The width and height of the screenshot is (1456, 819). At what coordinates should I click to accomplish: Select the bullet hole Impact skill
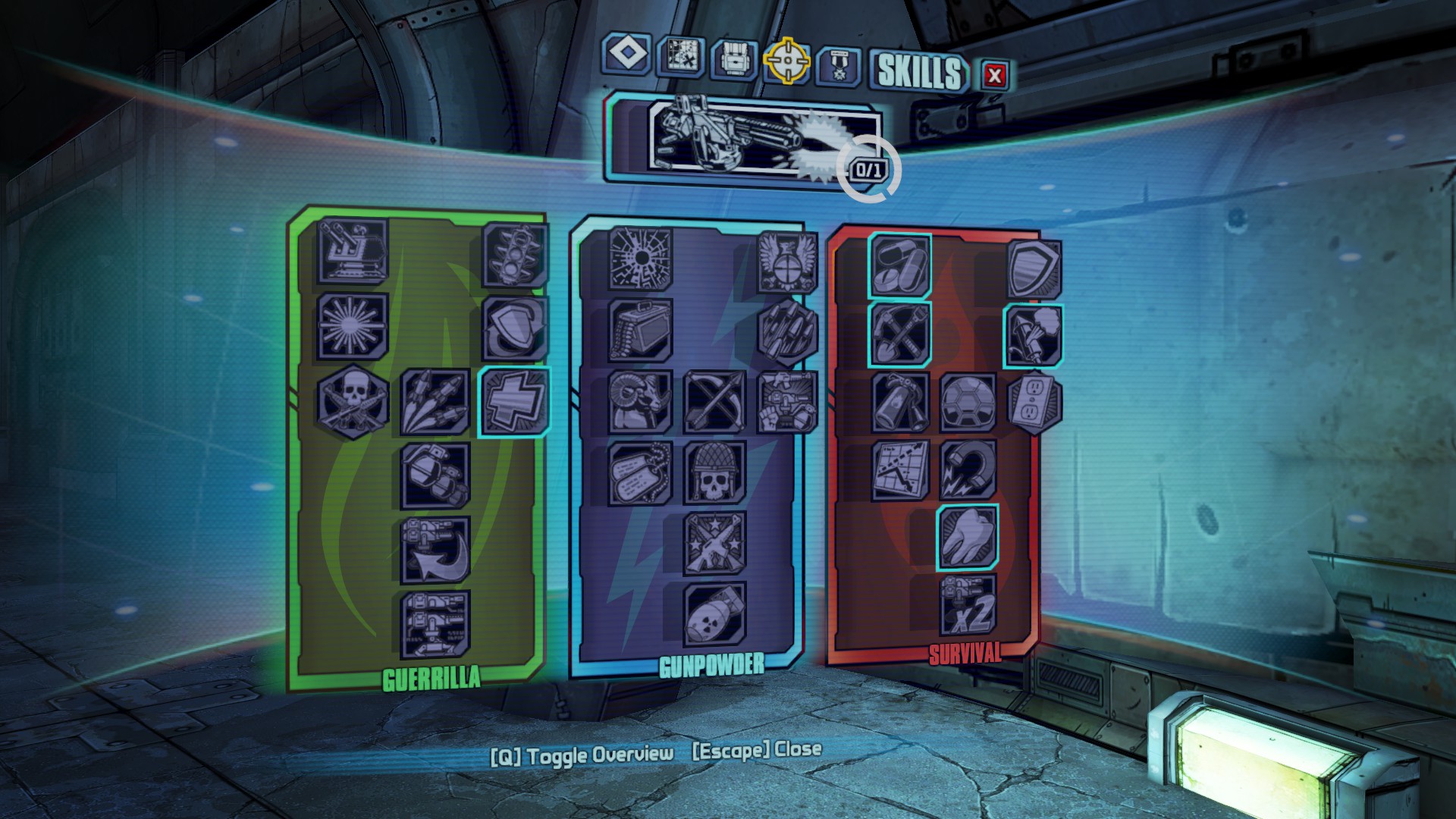[641, 258]
